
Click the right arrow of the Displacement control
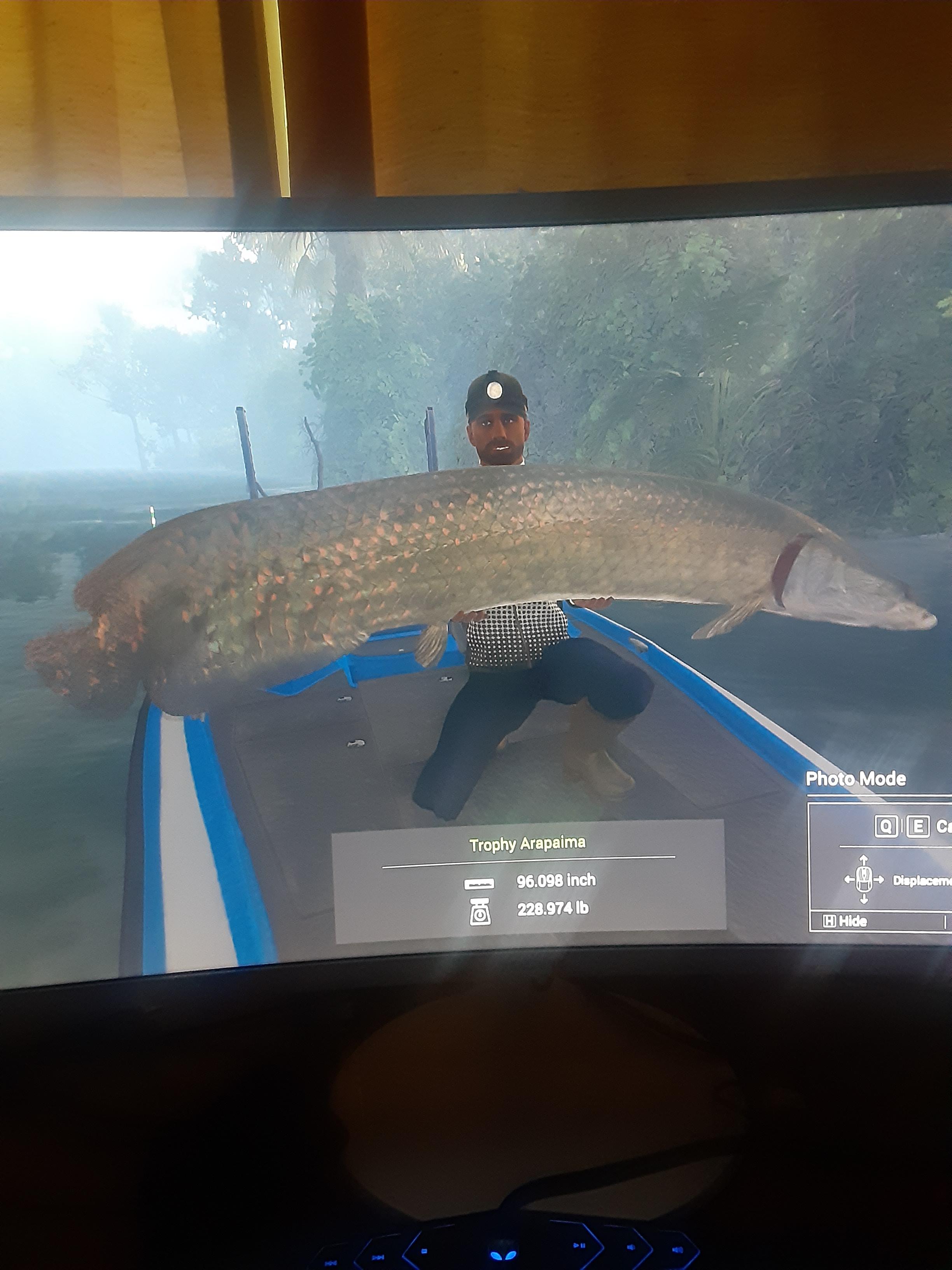tap(878, 880)
